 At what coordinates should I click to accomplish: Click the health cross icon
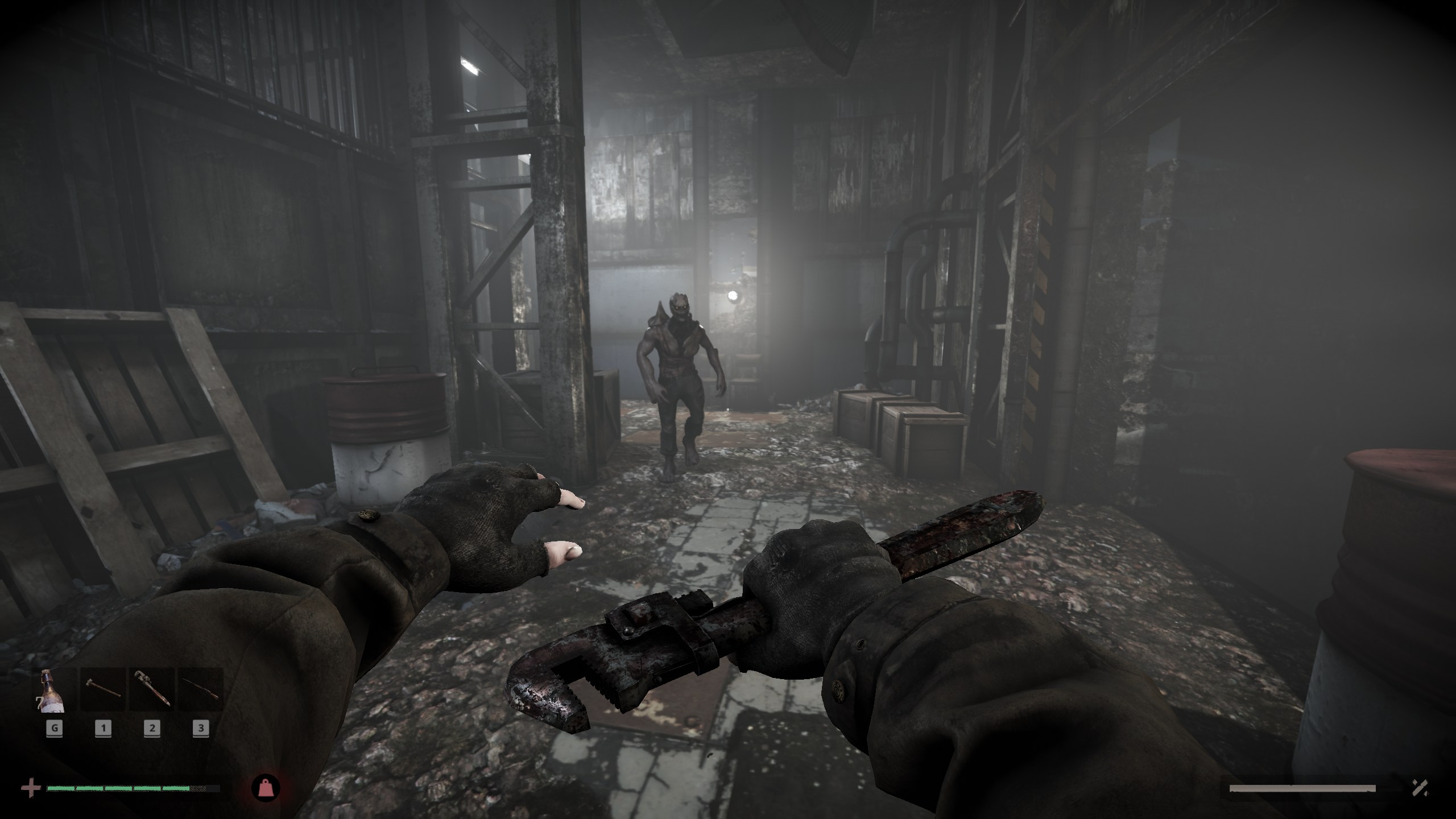pos(31,788)
